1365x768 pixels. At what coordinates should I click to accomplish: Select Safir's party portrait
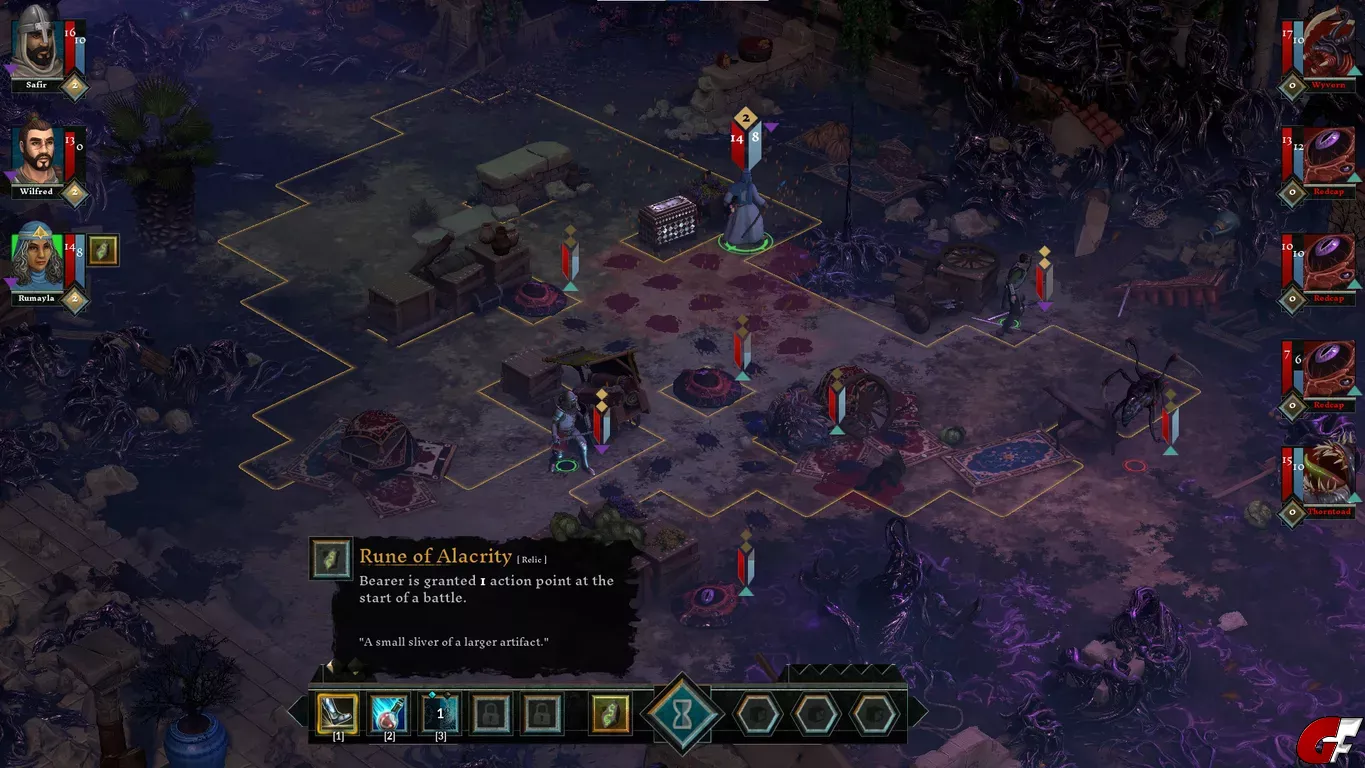pyautogui.click(x=37, y=48)
